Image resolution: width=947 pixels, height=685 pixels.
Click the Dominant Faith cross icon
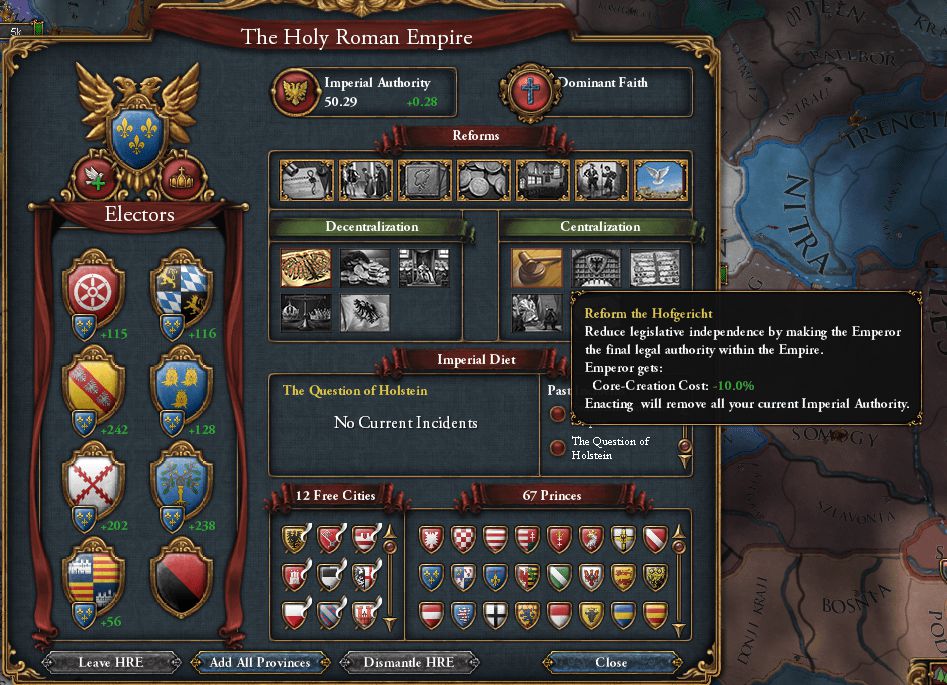tap(531, 92)
